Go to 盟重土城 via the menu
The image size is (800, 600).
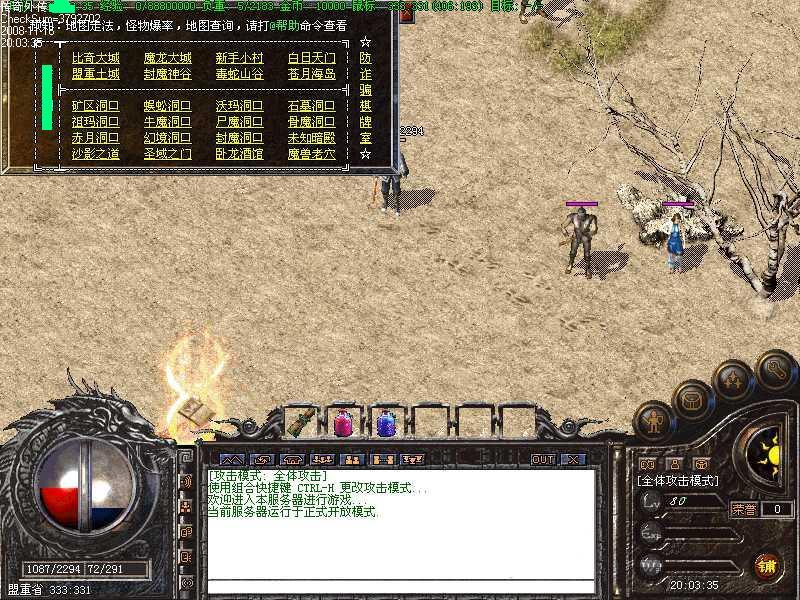click(95, 74)
